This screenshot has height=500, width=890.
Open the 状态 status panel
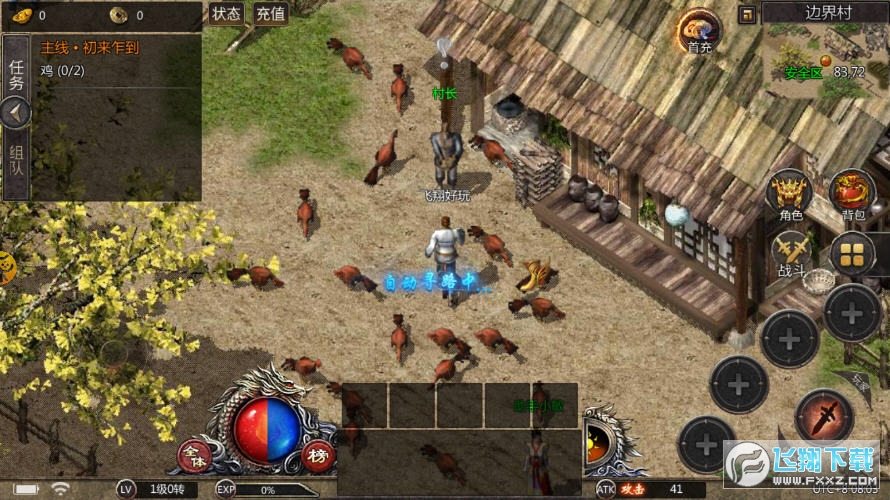[227, 14]
